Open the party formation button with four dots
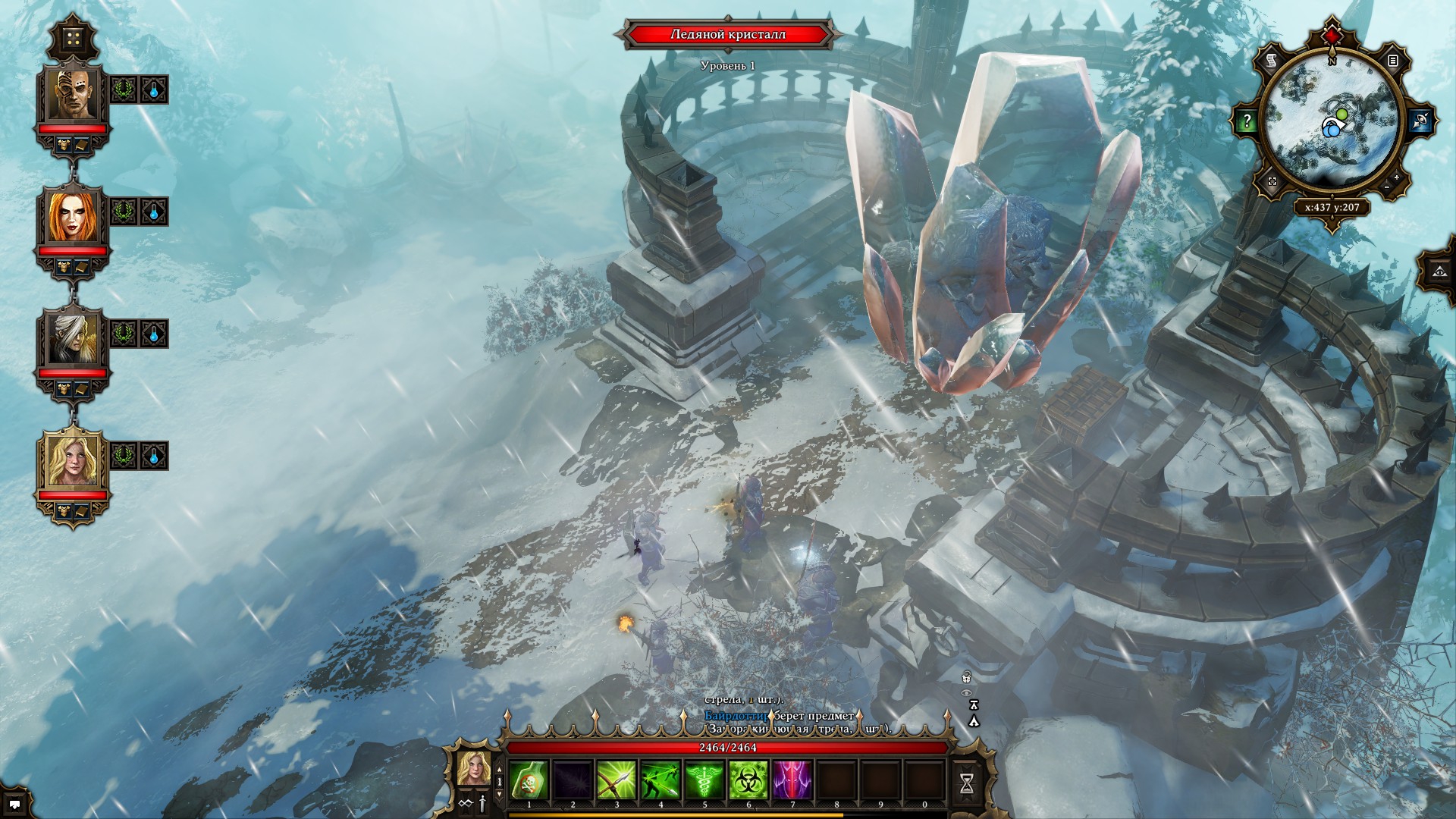 (73, 39)
